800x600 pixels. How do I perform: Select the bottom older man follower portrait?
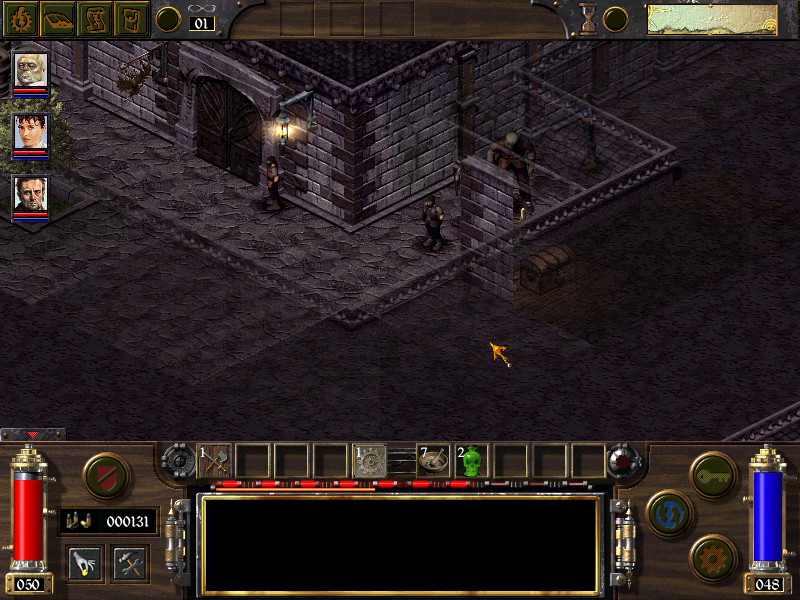coord(30,194)
